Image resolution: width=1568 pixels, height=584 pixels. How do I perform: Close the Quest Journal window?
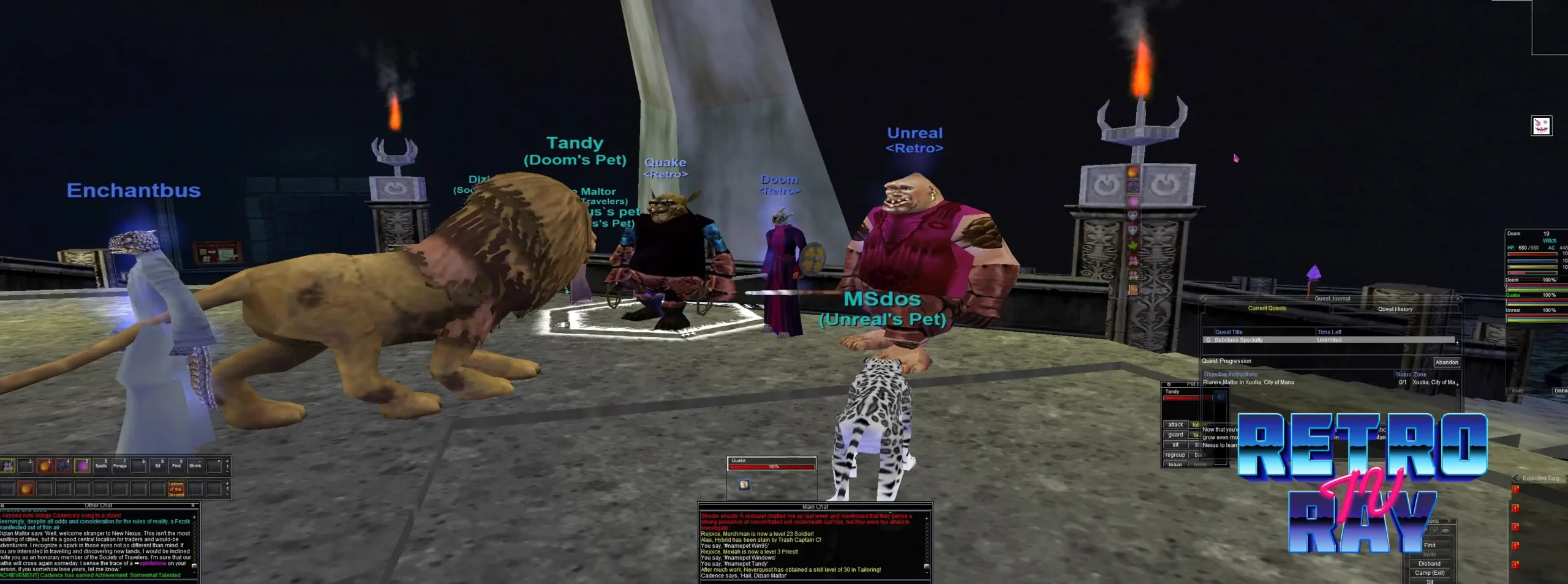(x=1458, y=299)
